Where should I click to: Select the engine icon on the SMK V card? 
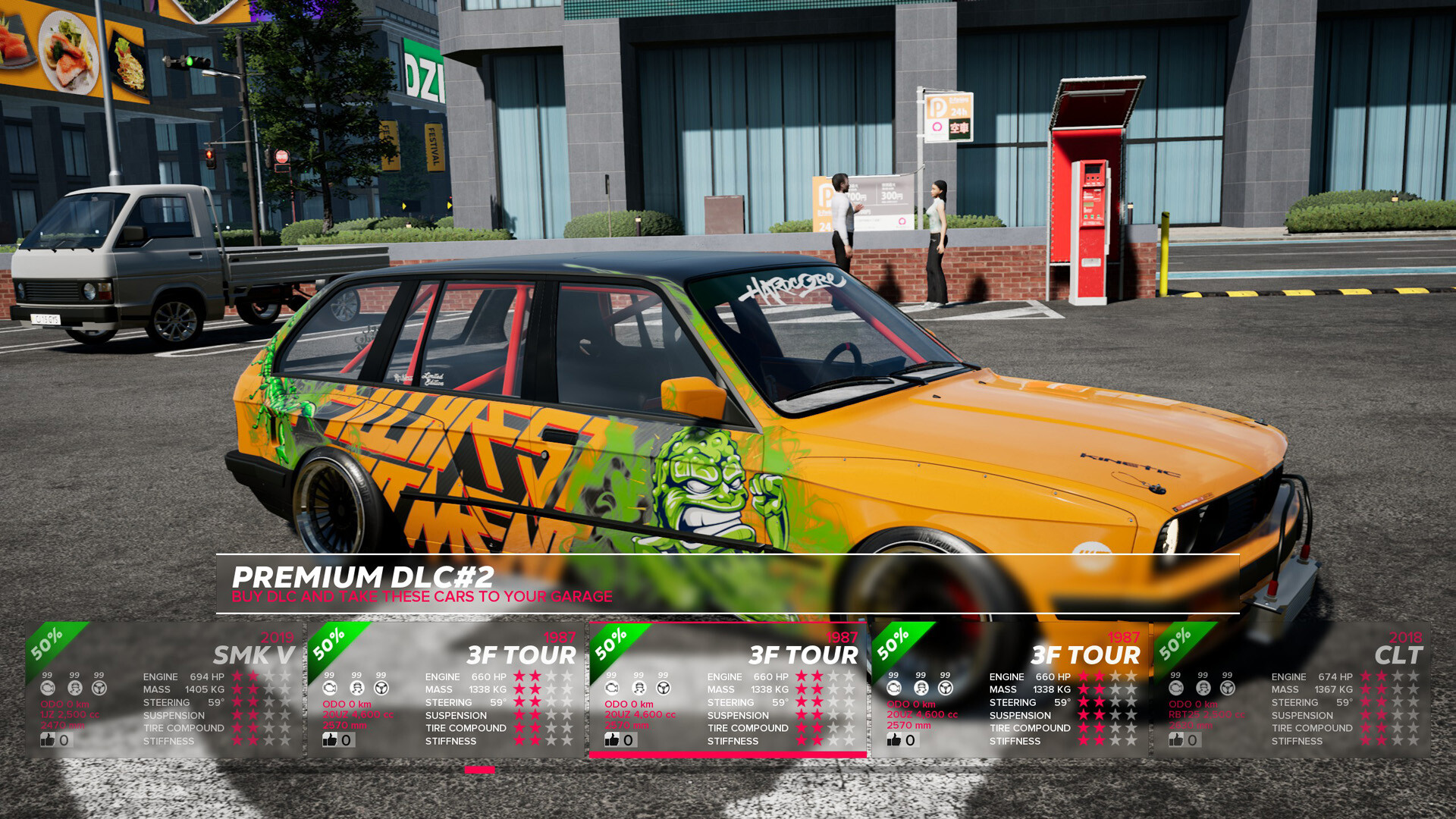(49, 689)
